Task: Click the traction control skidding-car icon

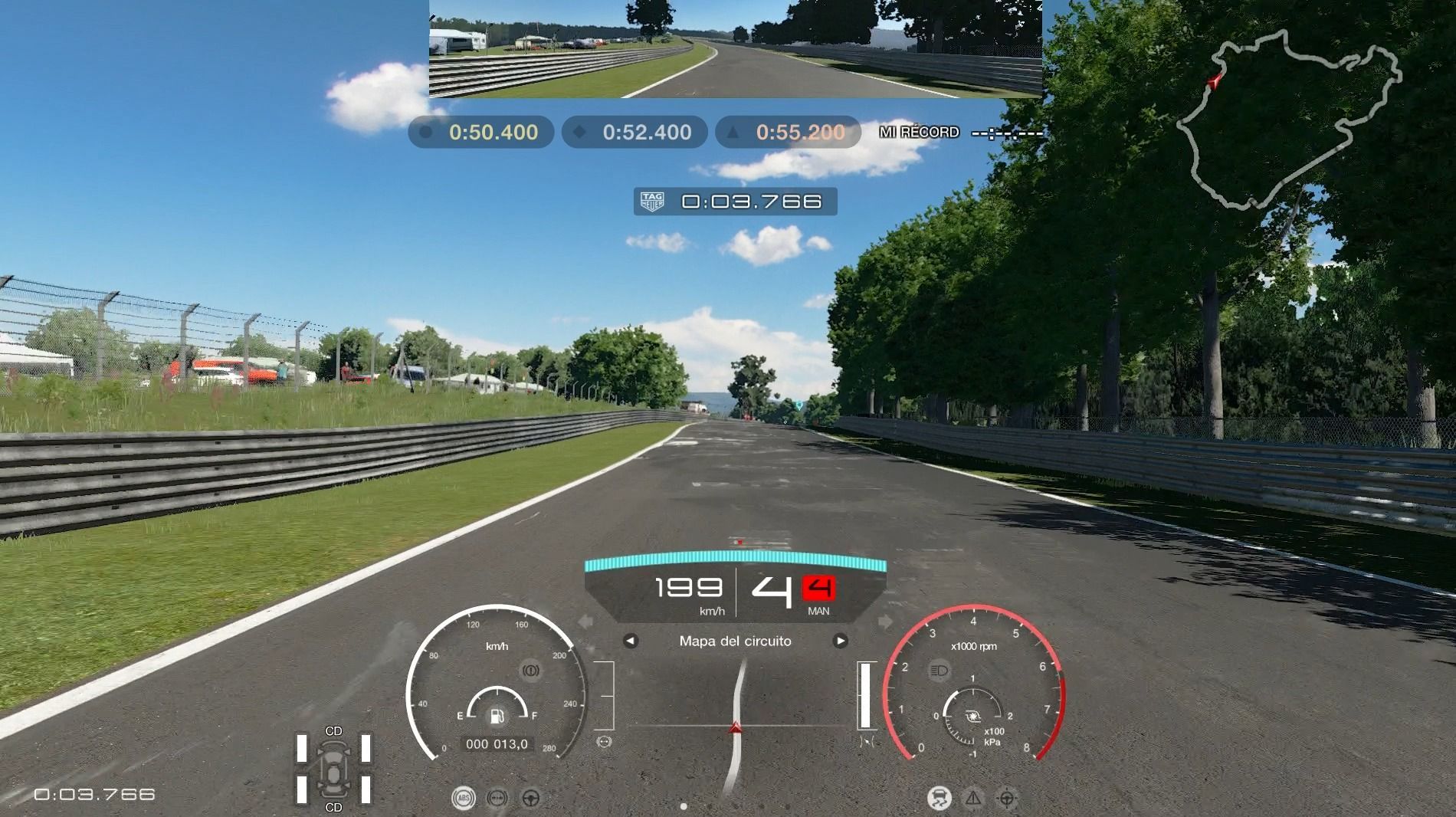Action: 939,799
